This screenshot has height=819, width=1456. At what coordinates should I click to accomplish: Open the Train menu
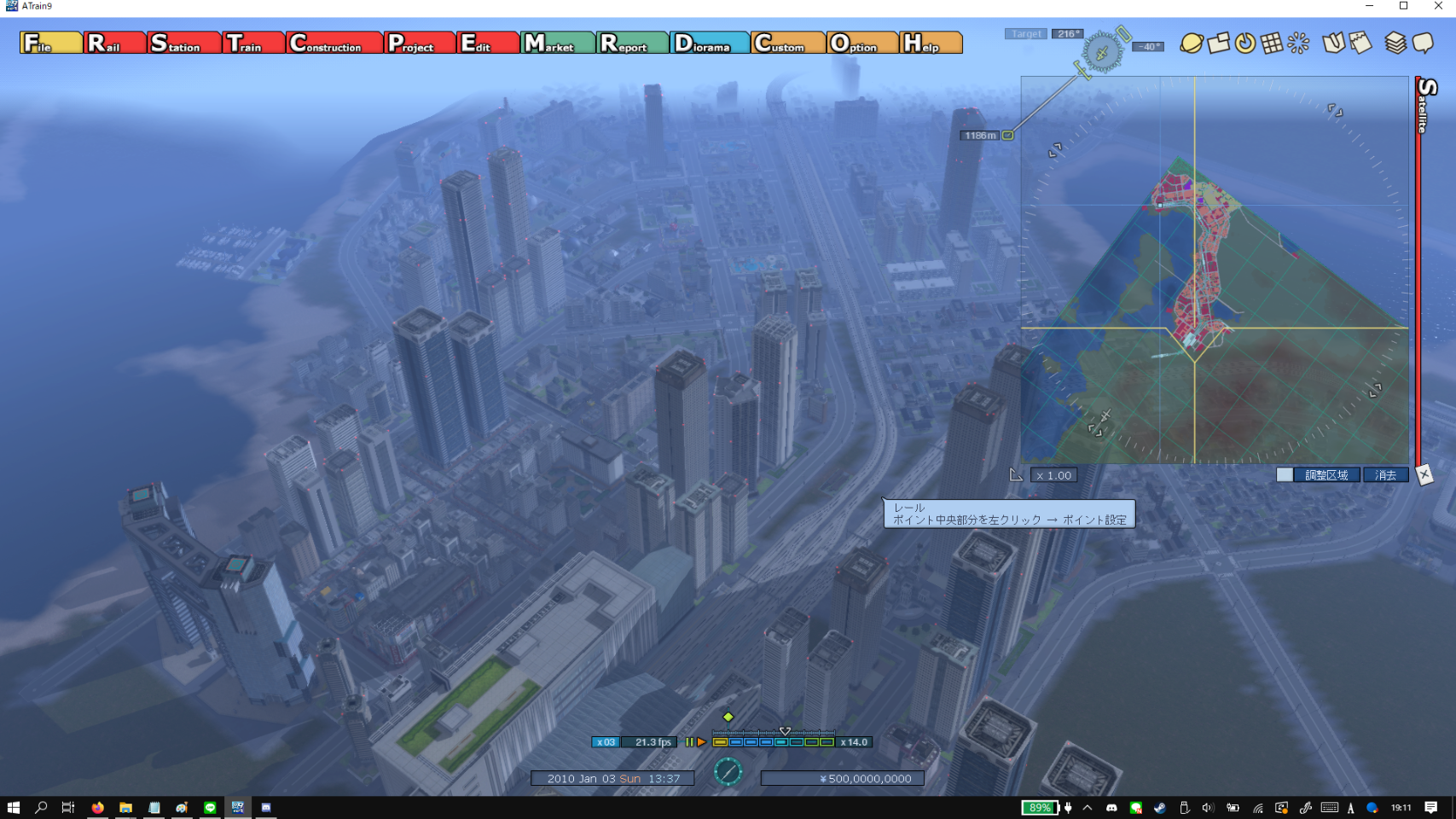click(253, 43)
